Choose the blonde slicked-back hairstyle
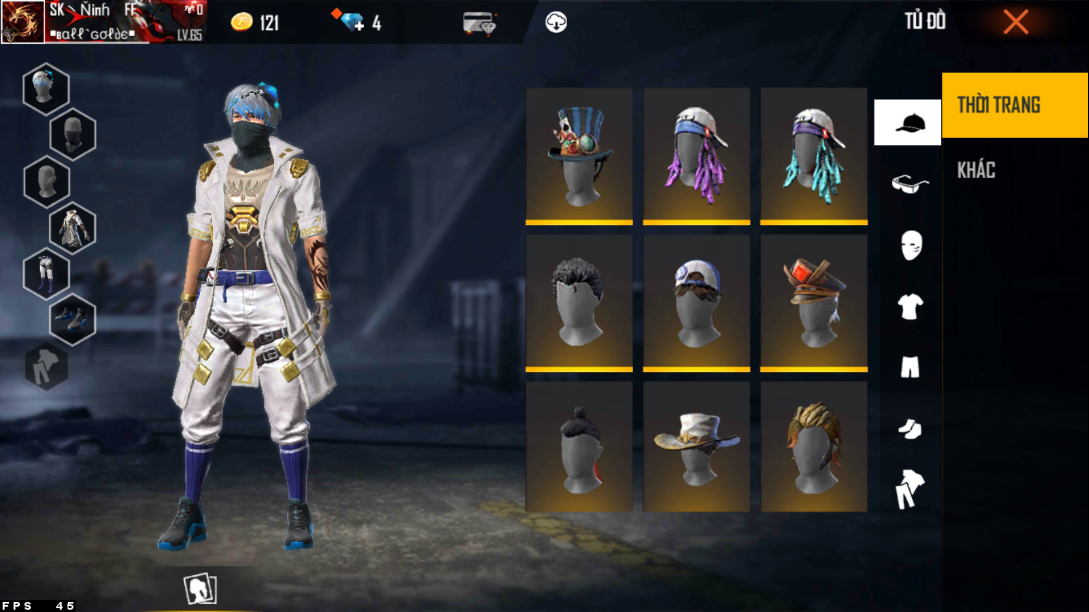The image size is (1089, 612). pyautogui.click(x=813, y=447)
